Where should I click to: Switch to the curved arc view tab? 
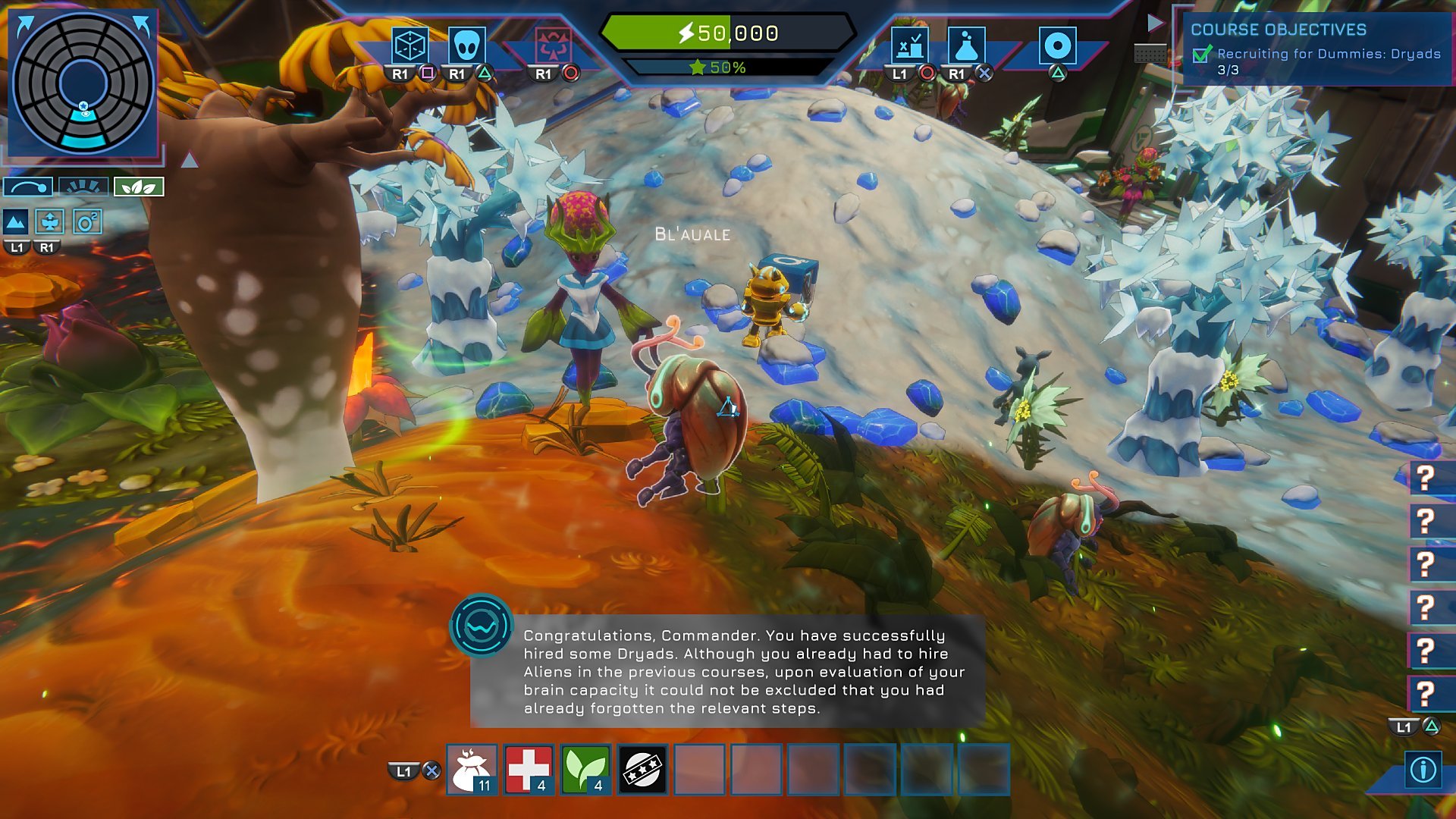28,187
